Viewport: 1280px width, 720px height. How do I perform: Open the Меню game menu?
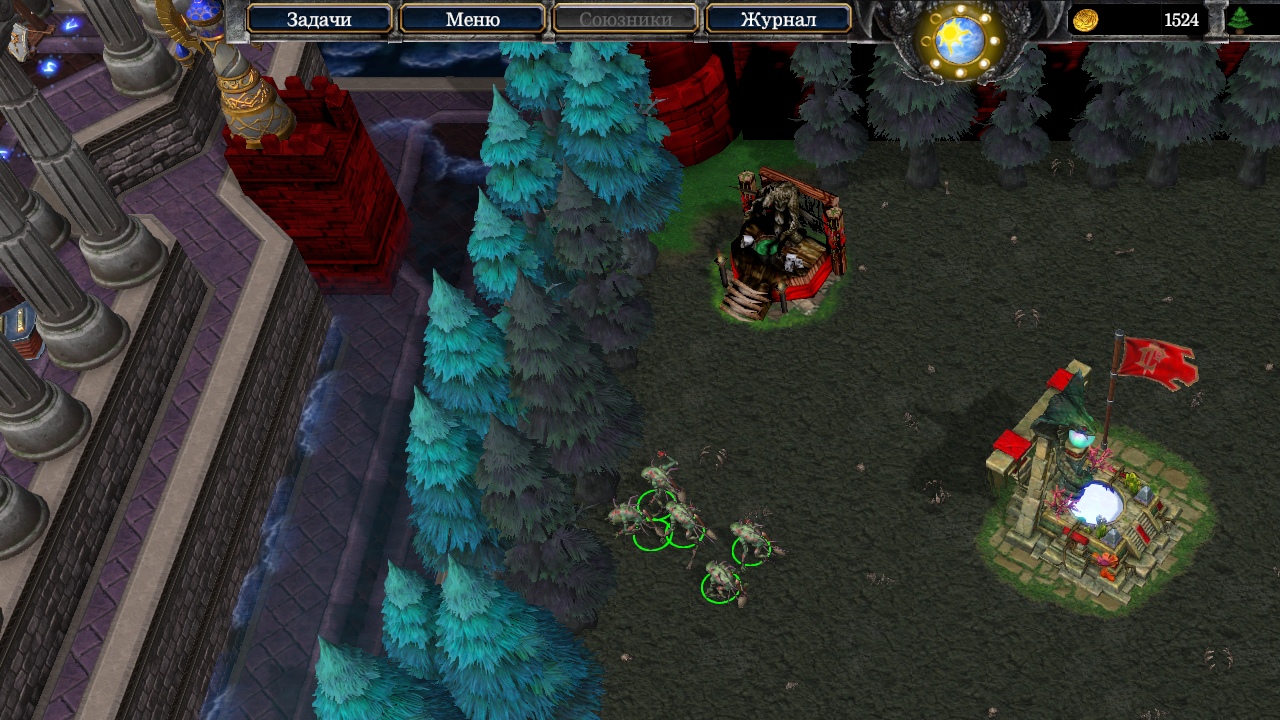(x=472, y=19)
